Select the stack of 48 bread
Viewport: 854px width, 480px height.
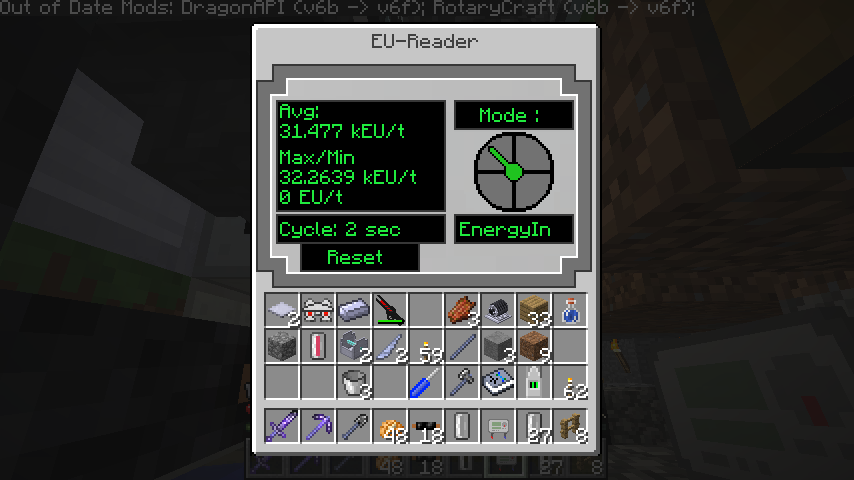pyautogui.click(x=390, y=426)
